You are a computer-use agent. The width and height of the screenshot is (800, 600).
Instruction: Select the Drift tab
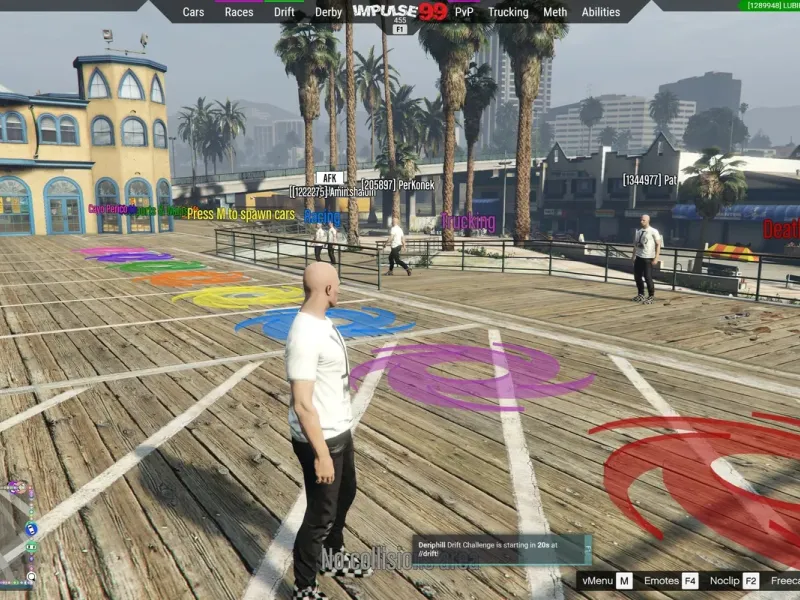284,12
